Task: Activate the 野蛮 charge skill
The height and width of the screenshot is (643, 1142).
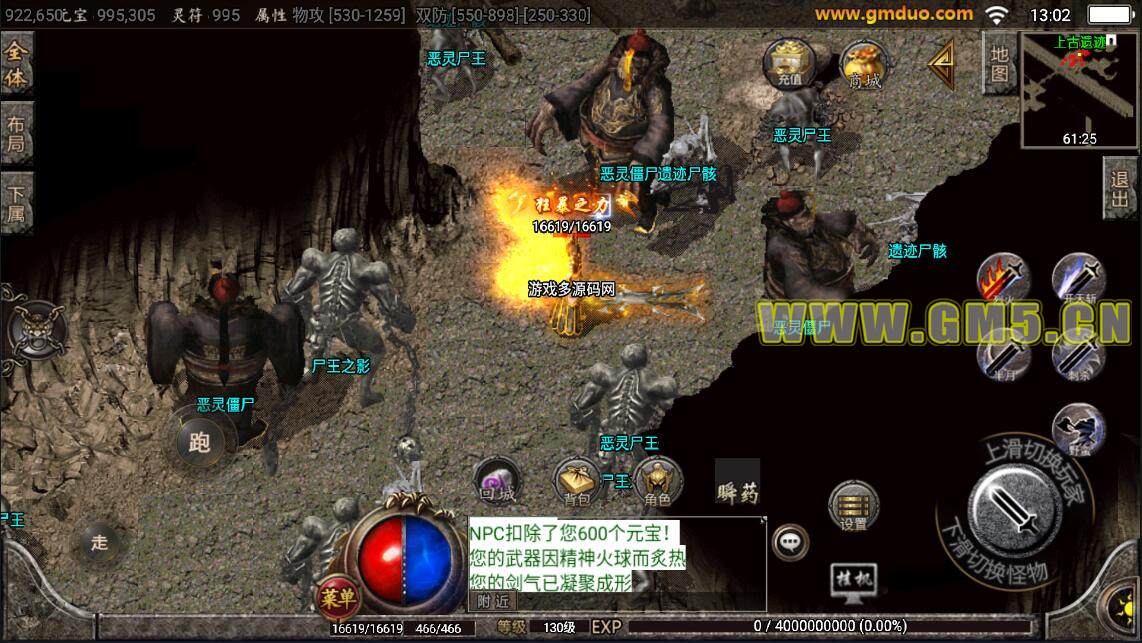Action: pos(1078,428)
